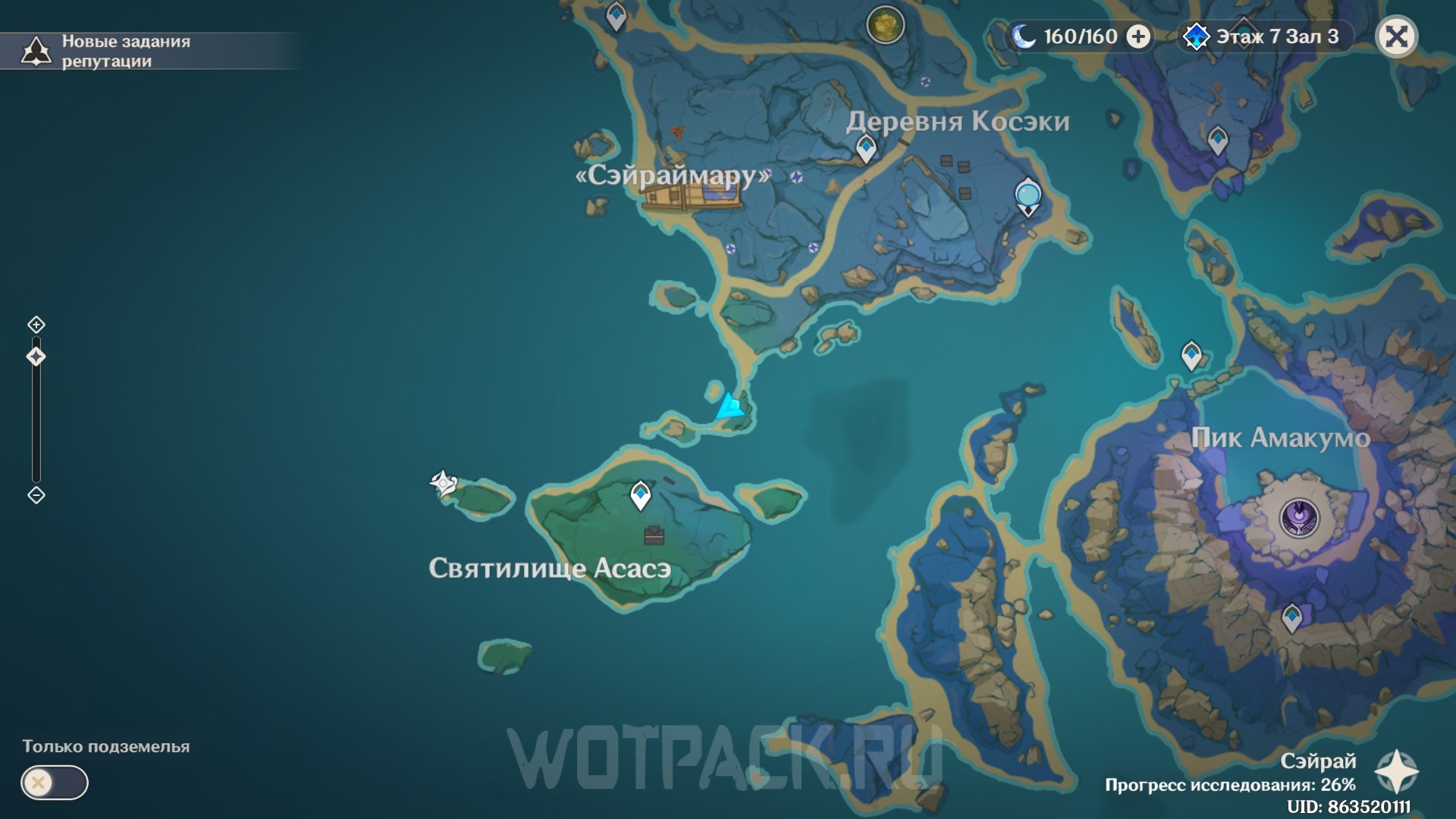This screenshot has width=1456, height=819.
Task: Zoom out the map with the minus button
Action: 36,495
